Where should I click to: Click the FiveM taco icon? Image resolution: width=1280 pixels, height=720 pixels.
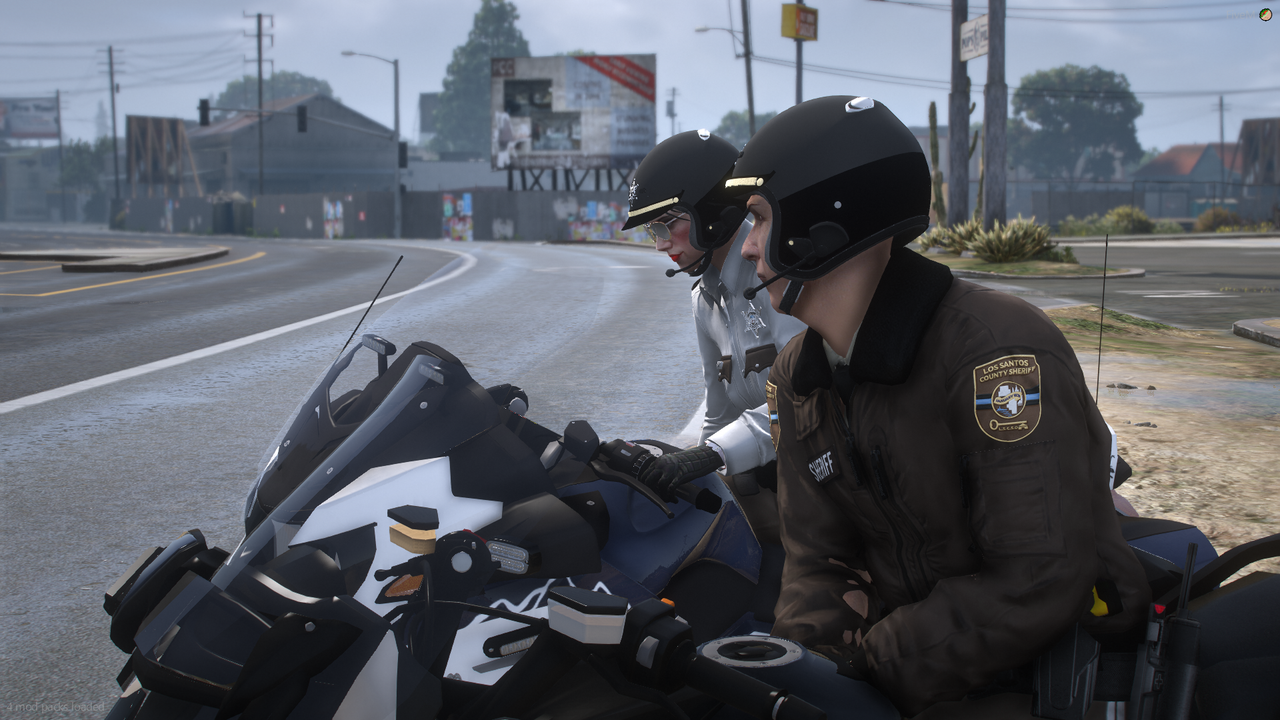click(x=1266, y=14)
